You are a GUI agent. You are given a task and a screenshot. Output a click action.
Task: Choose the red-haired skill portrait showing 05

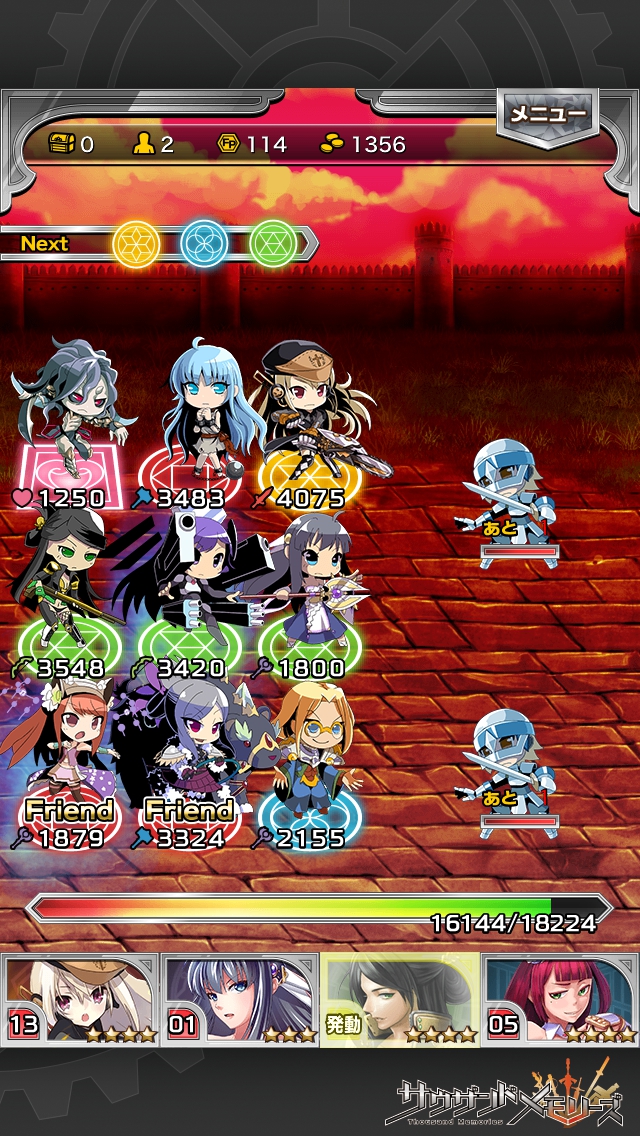[x=558, y=999]
